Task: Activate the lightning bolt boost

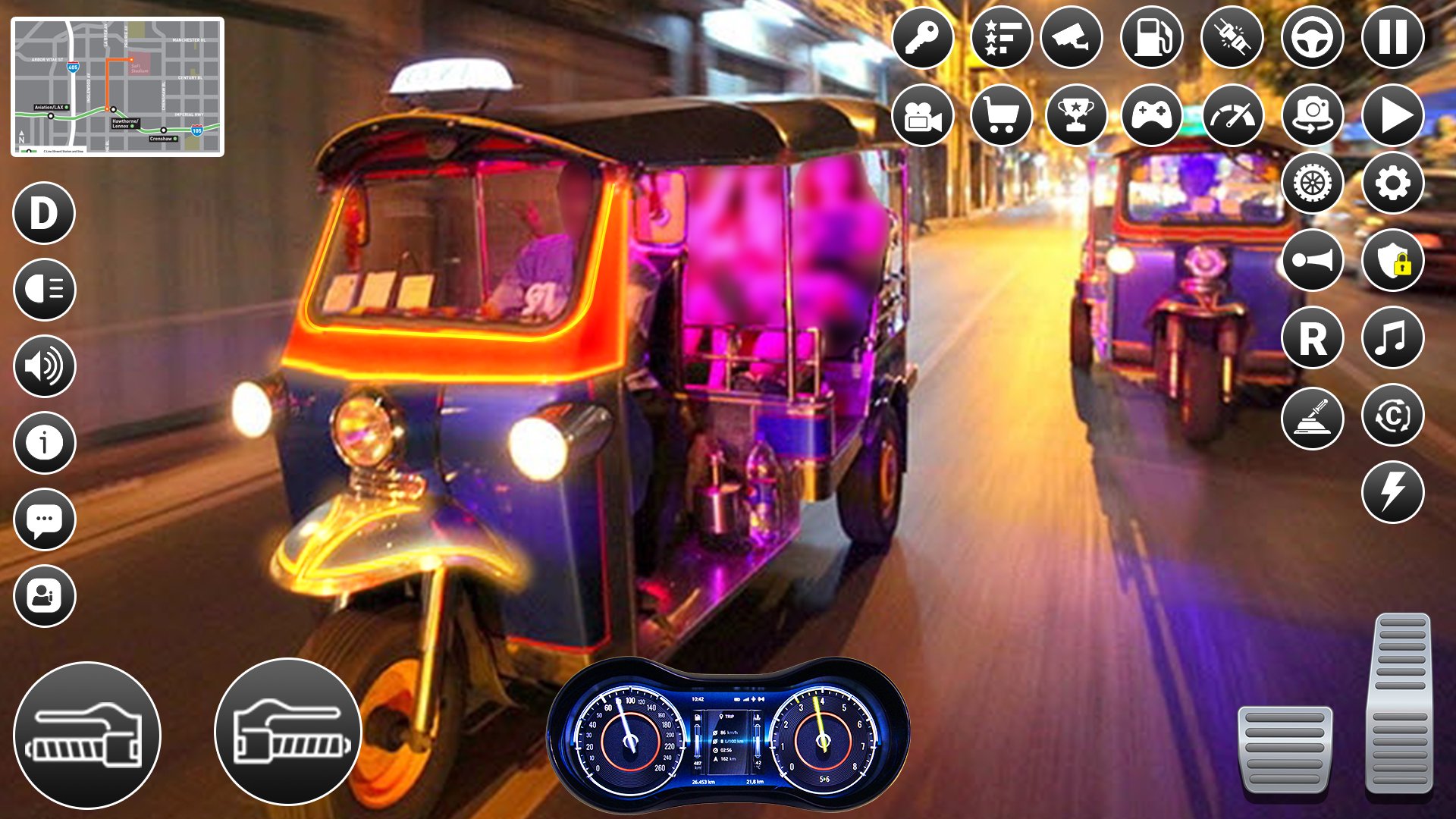Action: [1392, 492]
